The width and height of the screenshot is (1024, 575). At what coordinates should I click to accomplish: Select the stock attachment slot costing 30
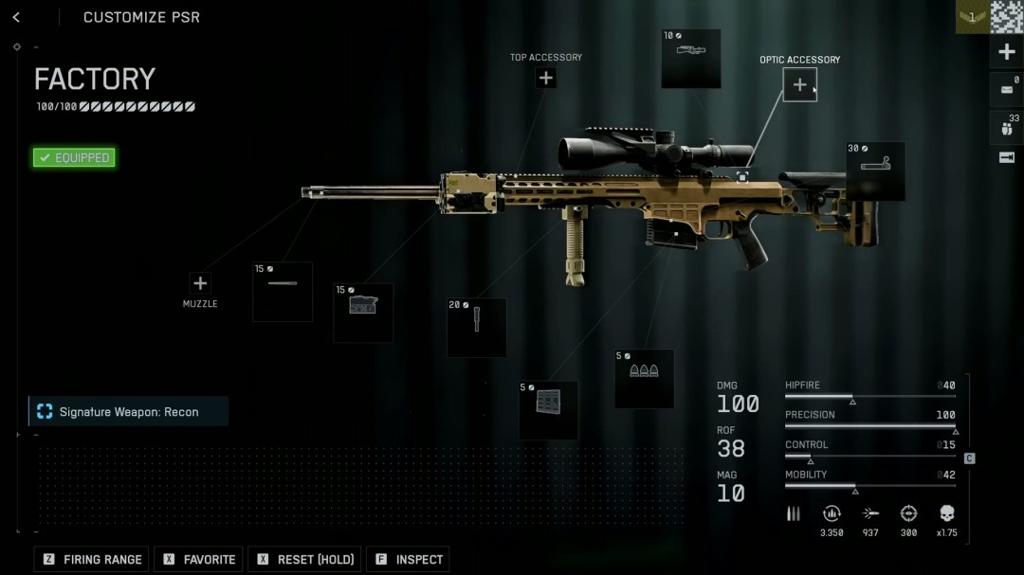coord(875,171)
